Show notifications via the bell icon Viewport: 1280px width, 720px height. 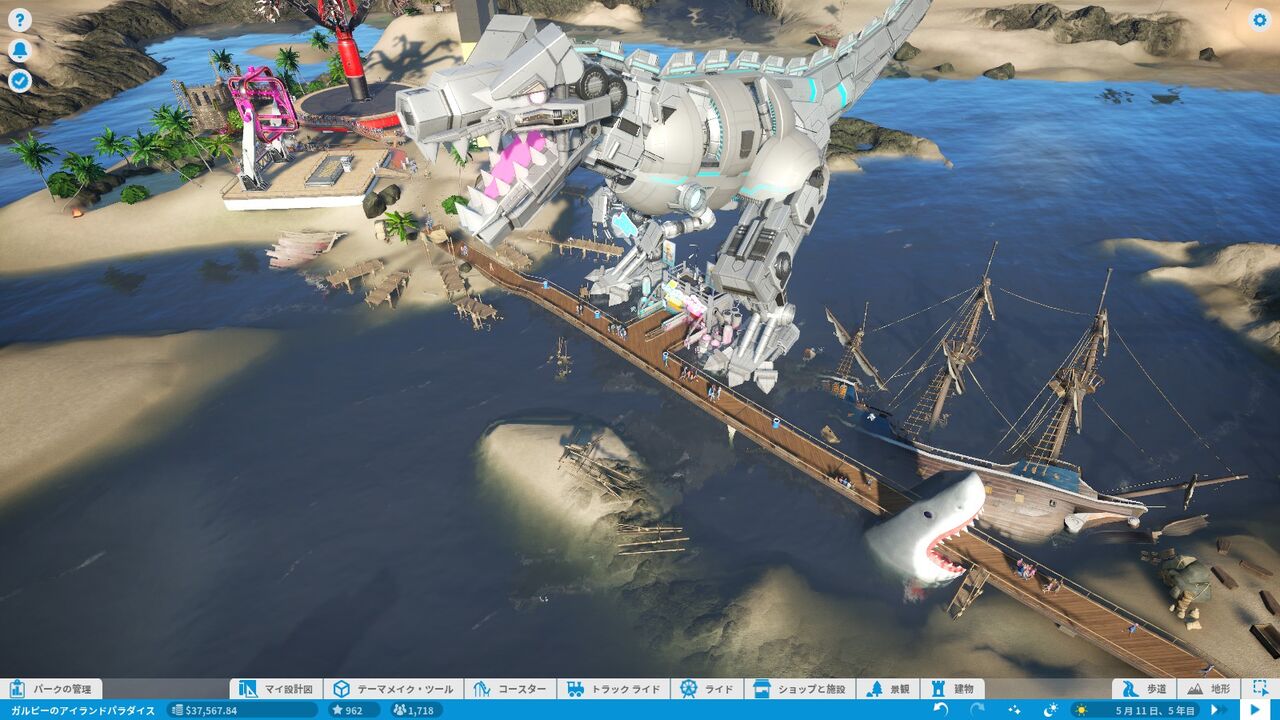pyautogui.click(x=20, y=51)
